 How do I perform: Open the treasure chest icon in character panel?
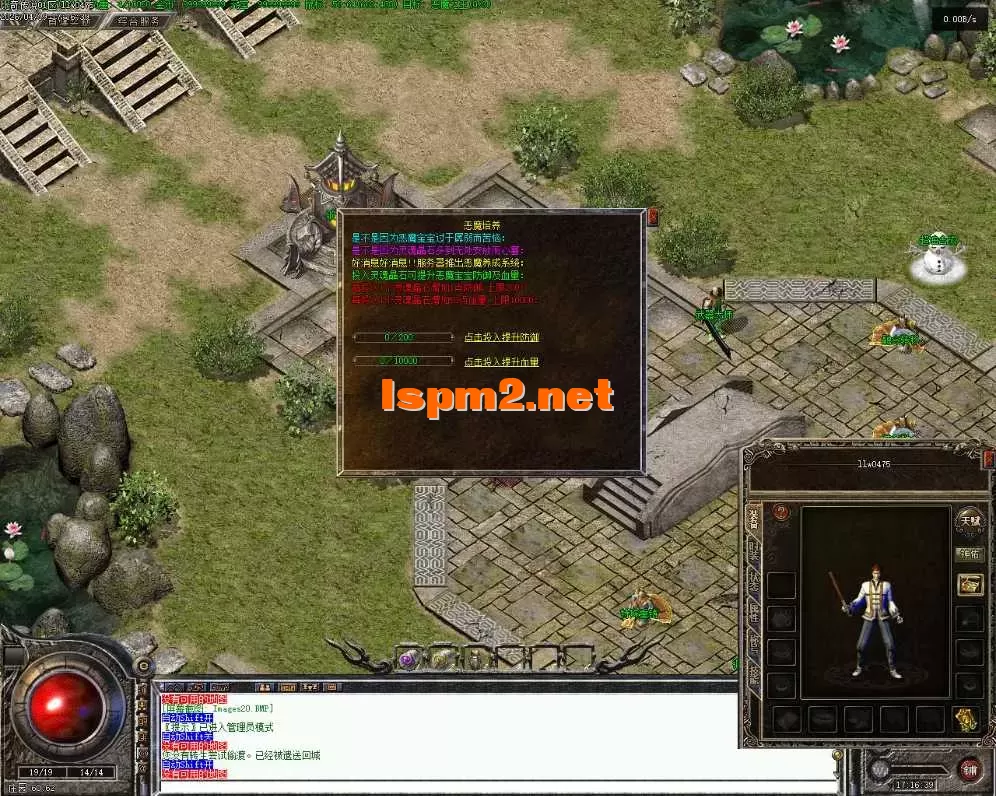pos(968,585)
